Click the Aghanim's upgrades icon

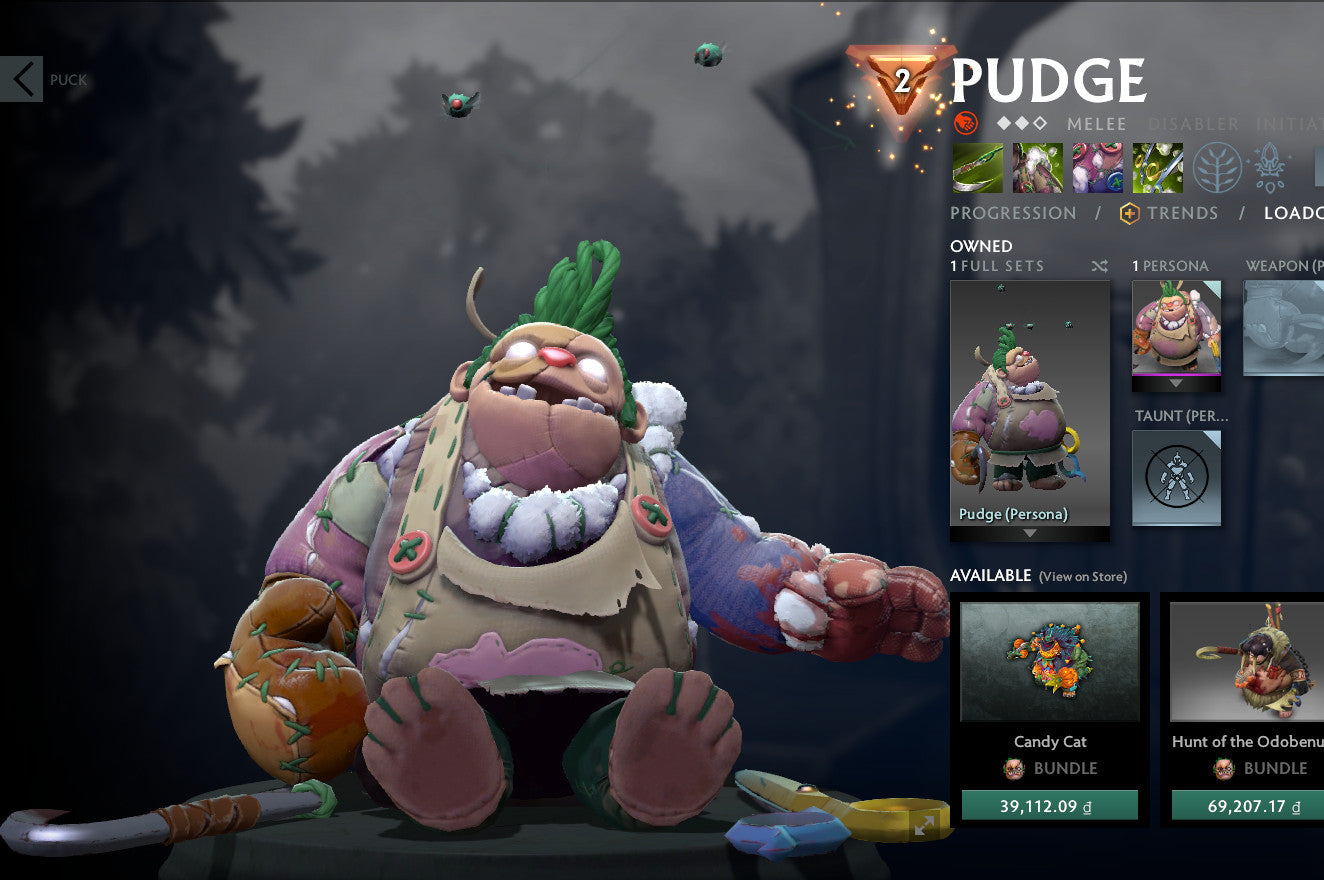(x=1268, y=167)
